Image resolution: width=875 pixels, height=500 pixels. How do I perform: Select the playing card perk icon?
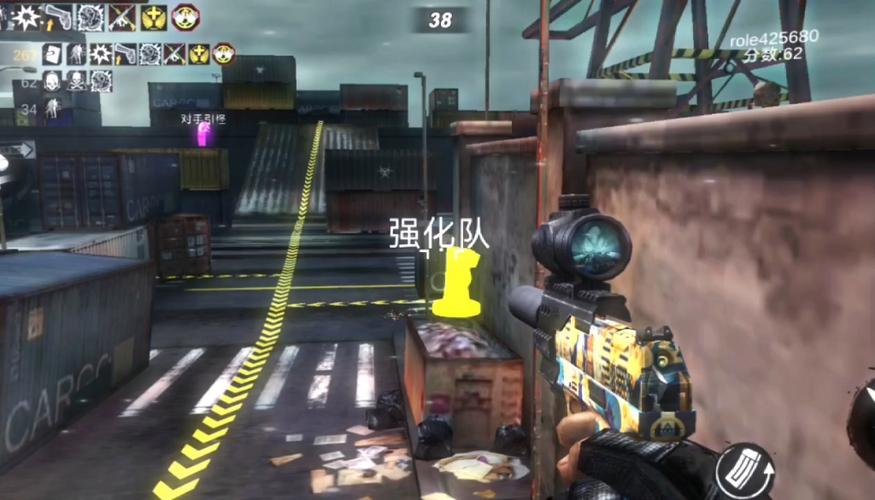pos(54,53)
